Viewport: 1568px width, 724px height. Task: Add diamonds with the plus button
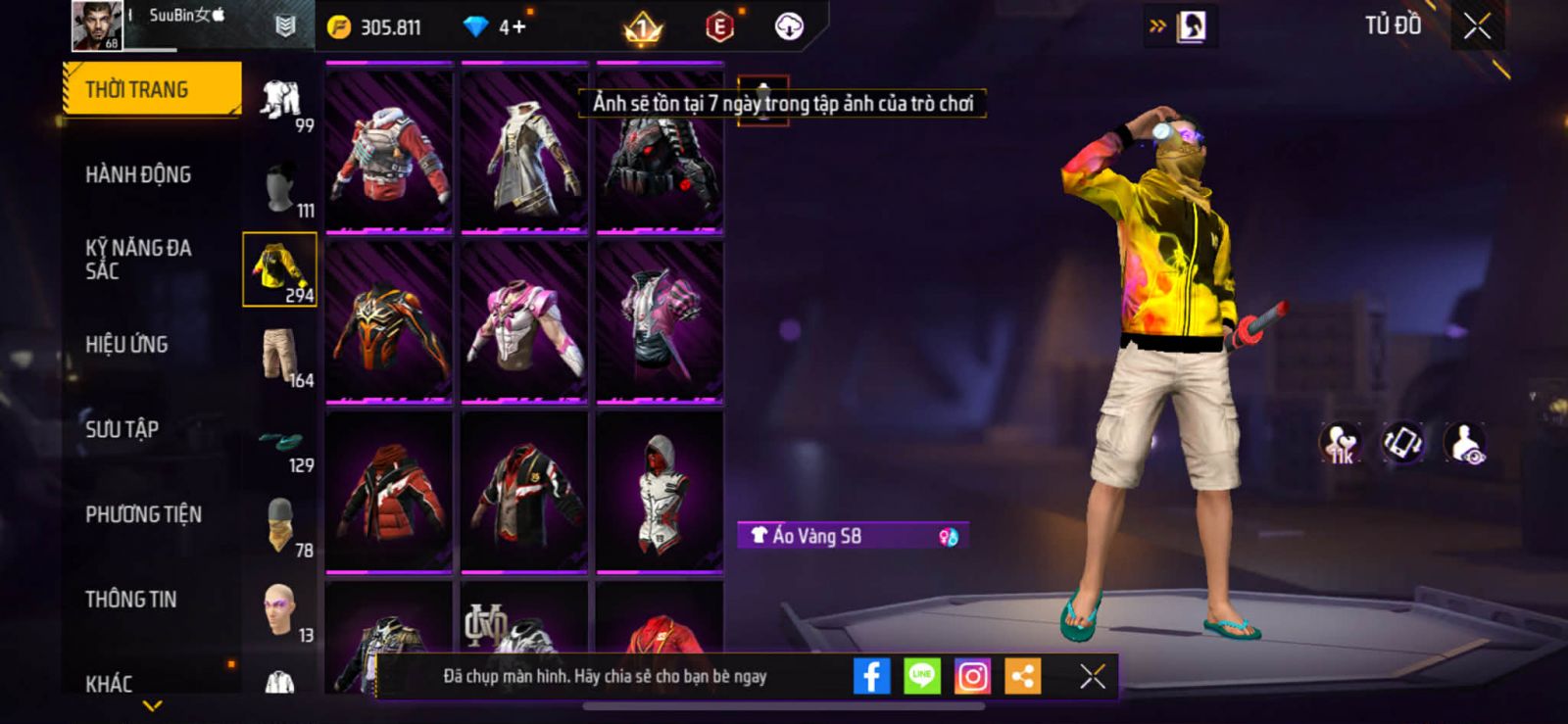518,26
